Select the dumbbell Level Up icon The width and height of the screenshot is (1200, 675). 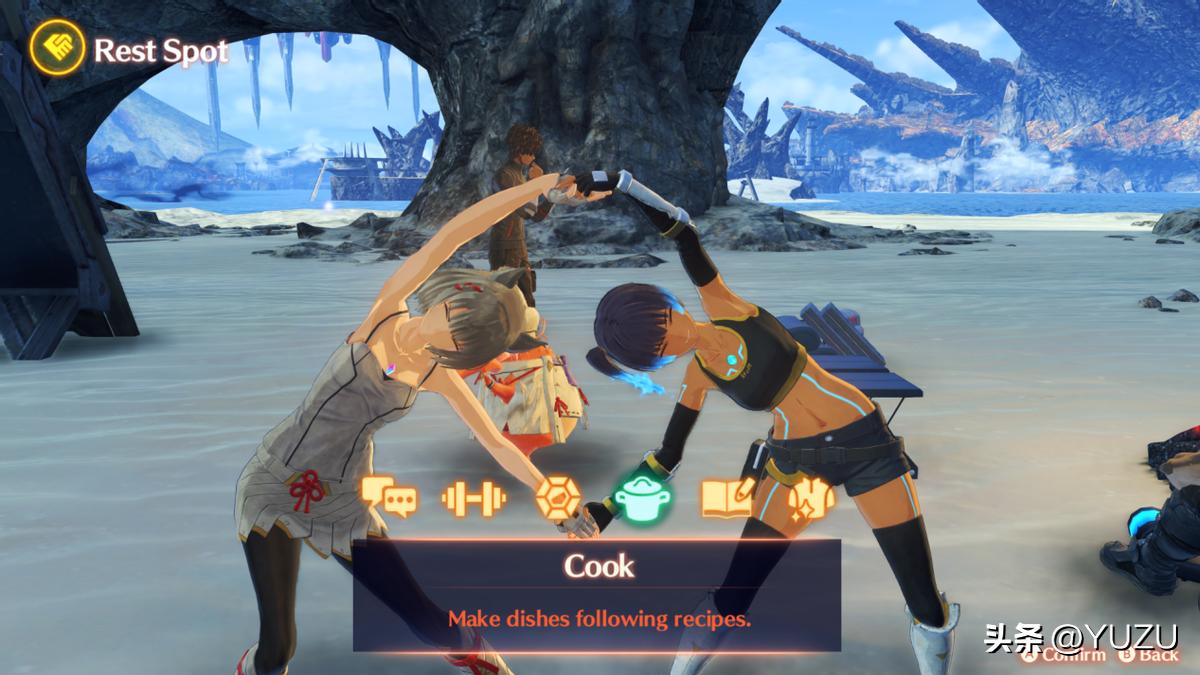[474, 497]
